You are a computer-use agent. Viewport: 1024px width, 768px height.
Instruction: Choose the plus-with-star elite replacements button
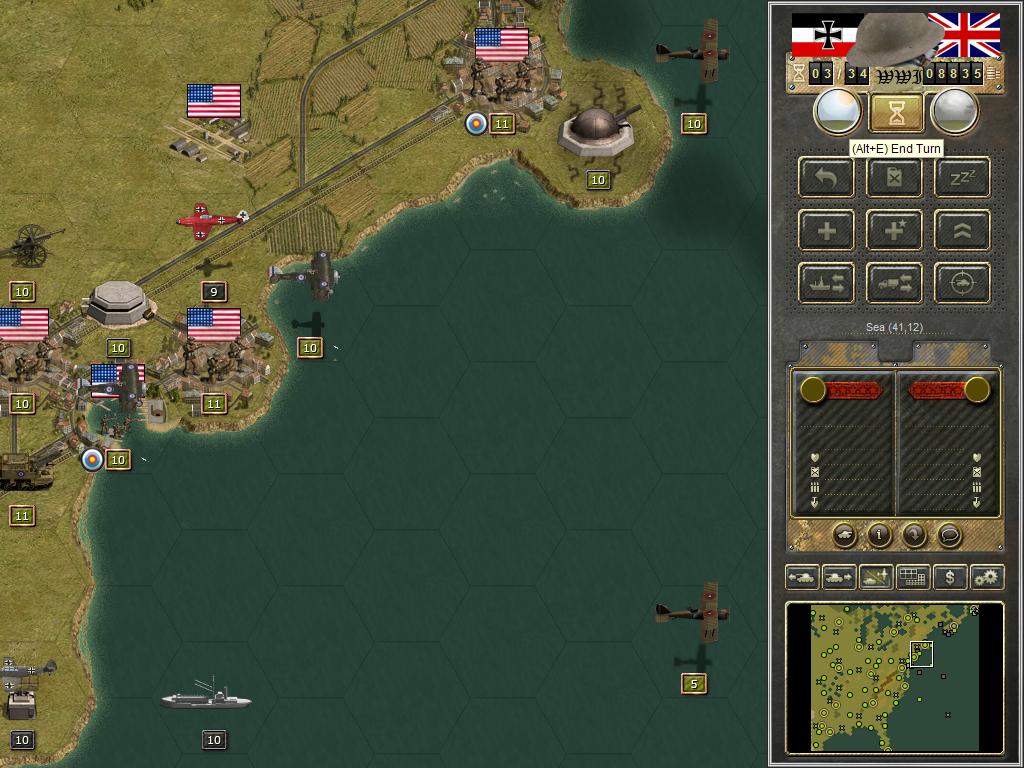(895, 231)
